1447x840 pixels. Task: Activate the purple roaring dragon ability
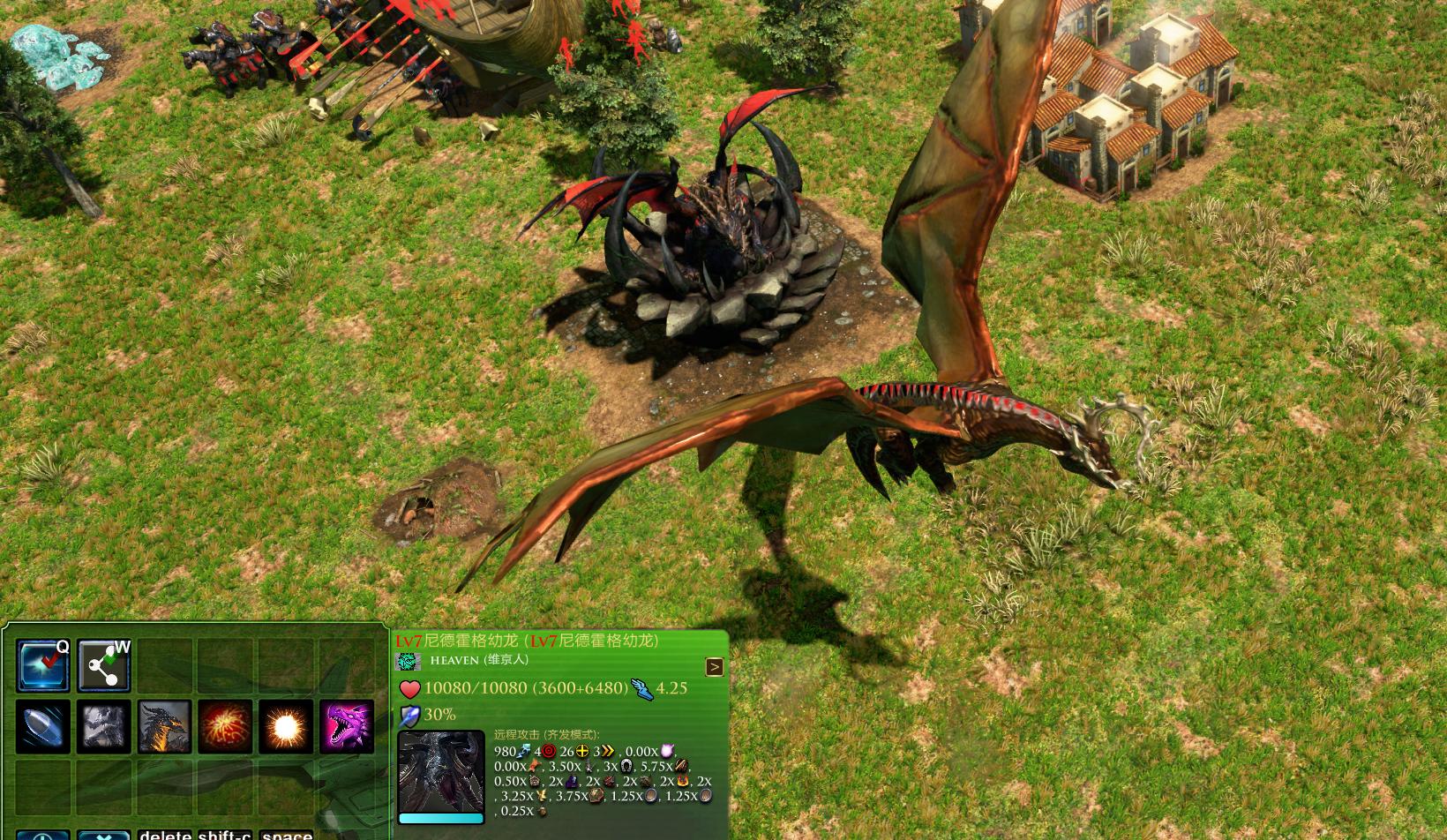346,727
